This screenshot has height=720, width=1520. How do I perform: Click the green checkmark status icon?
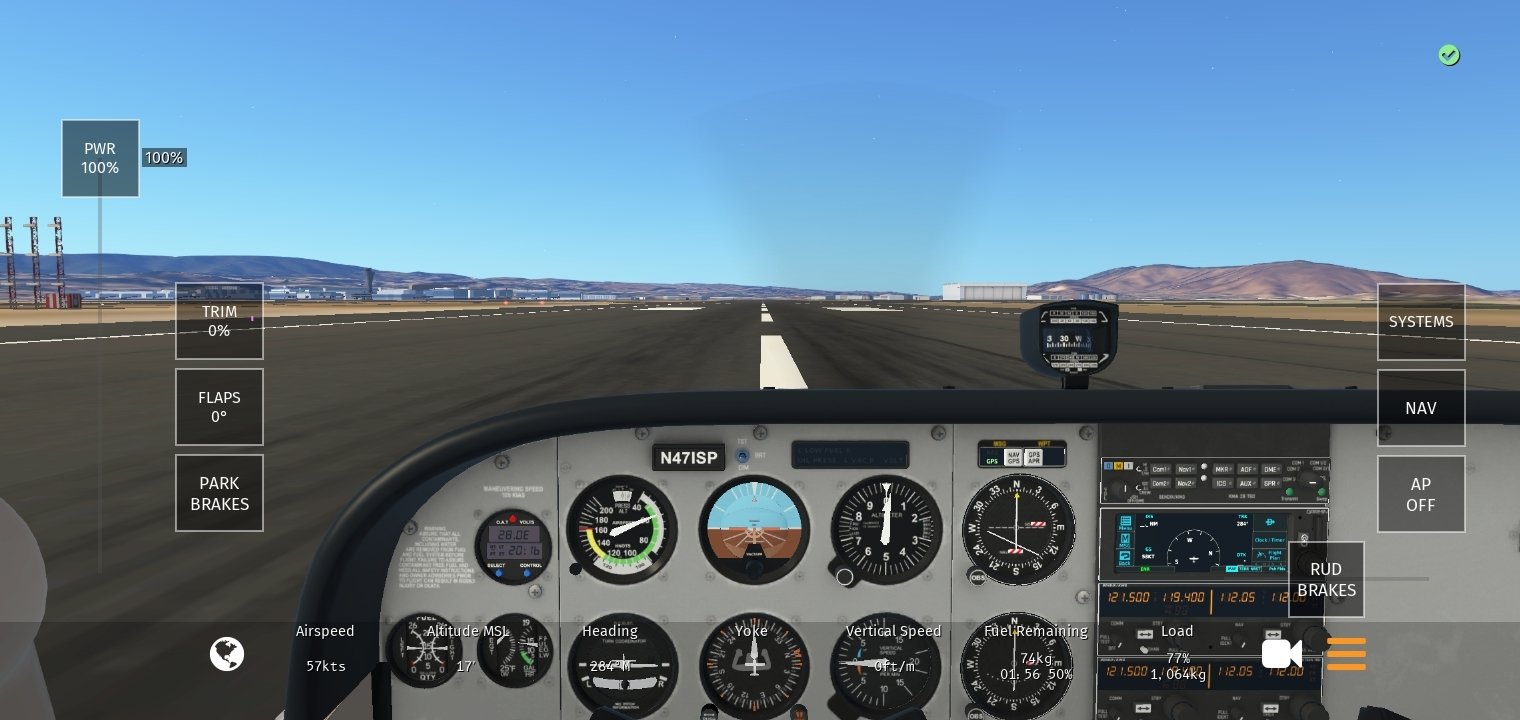click(1449, 55)
